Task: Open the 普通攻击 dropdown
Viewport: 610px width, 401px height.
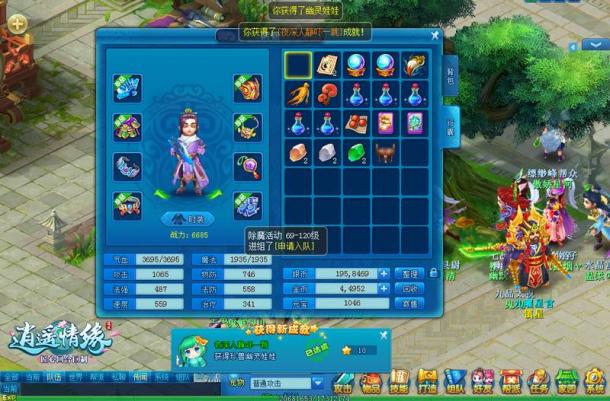Action: tap(318, 382)
